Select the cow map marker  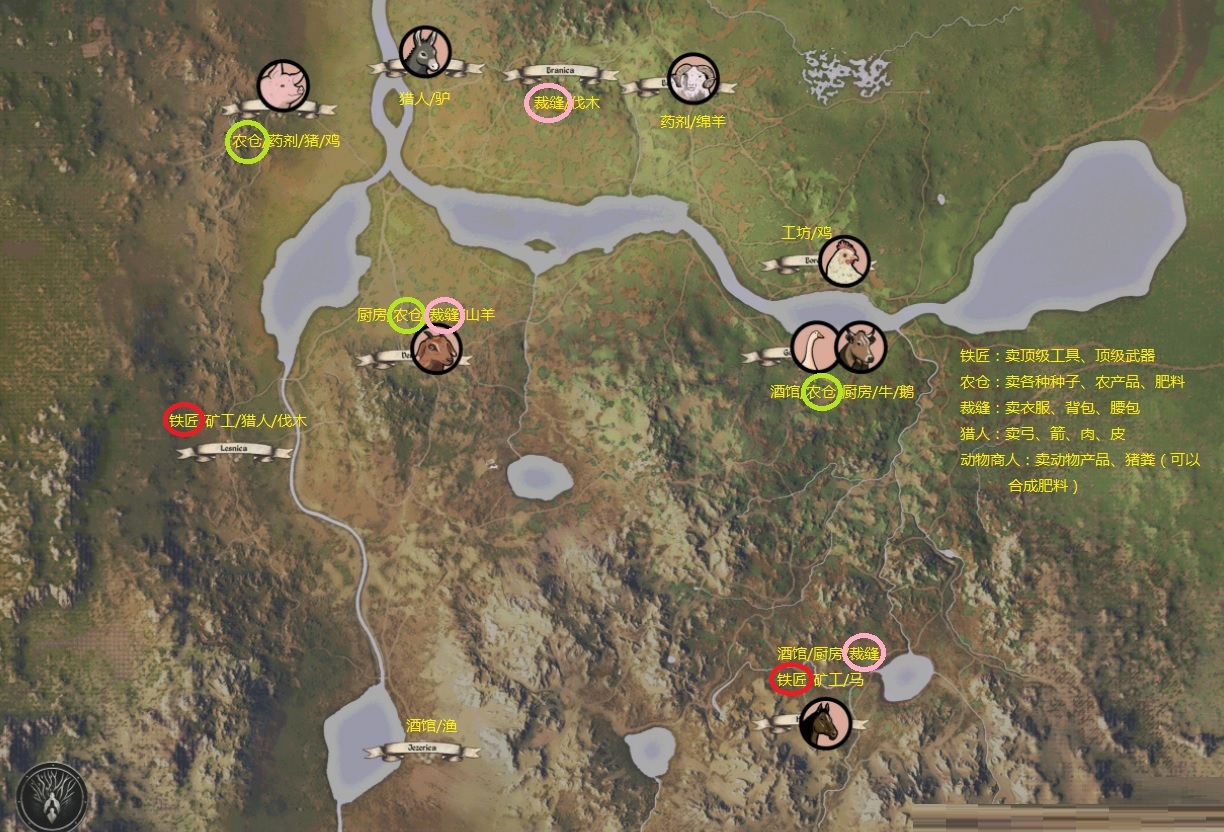[859, 347]
